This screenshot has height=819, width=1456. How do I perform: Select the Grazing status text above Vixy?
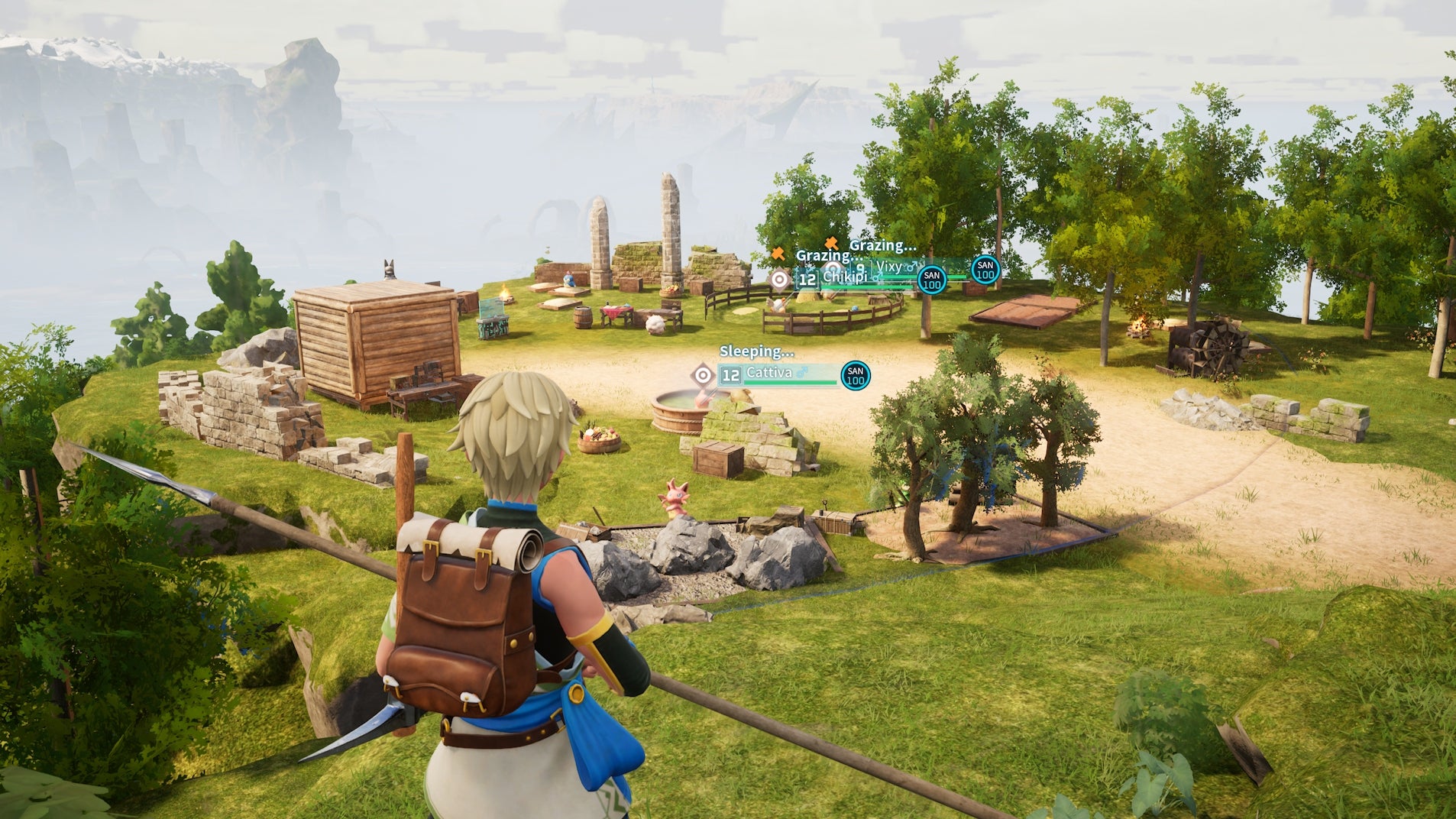[883, 244]
